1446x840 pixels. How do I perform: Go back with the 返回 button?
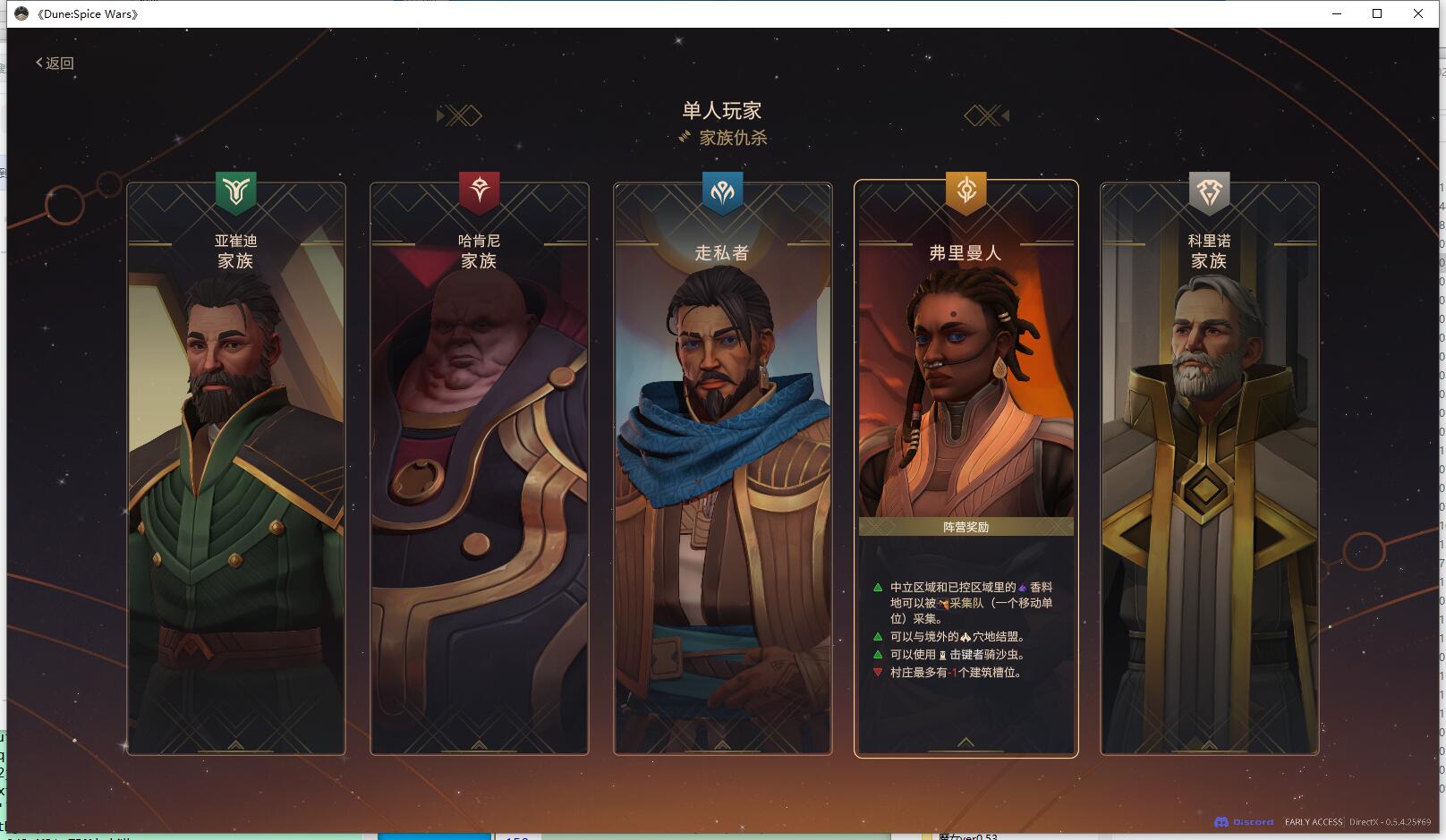point(55,63)
